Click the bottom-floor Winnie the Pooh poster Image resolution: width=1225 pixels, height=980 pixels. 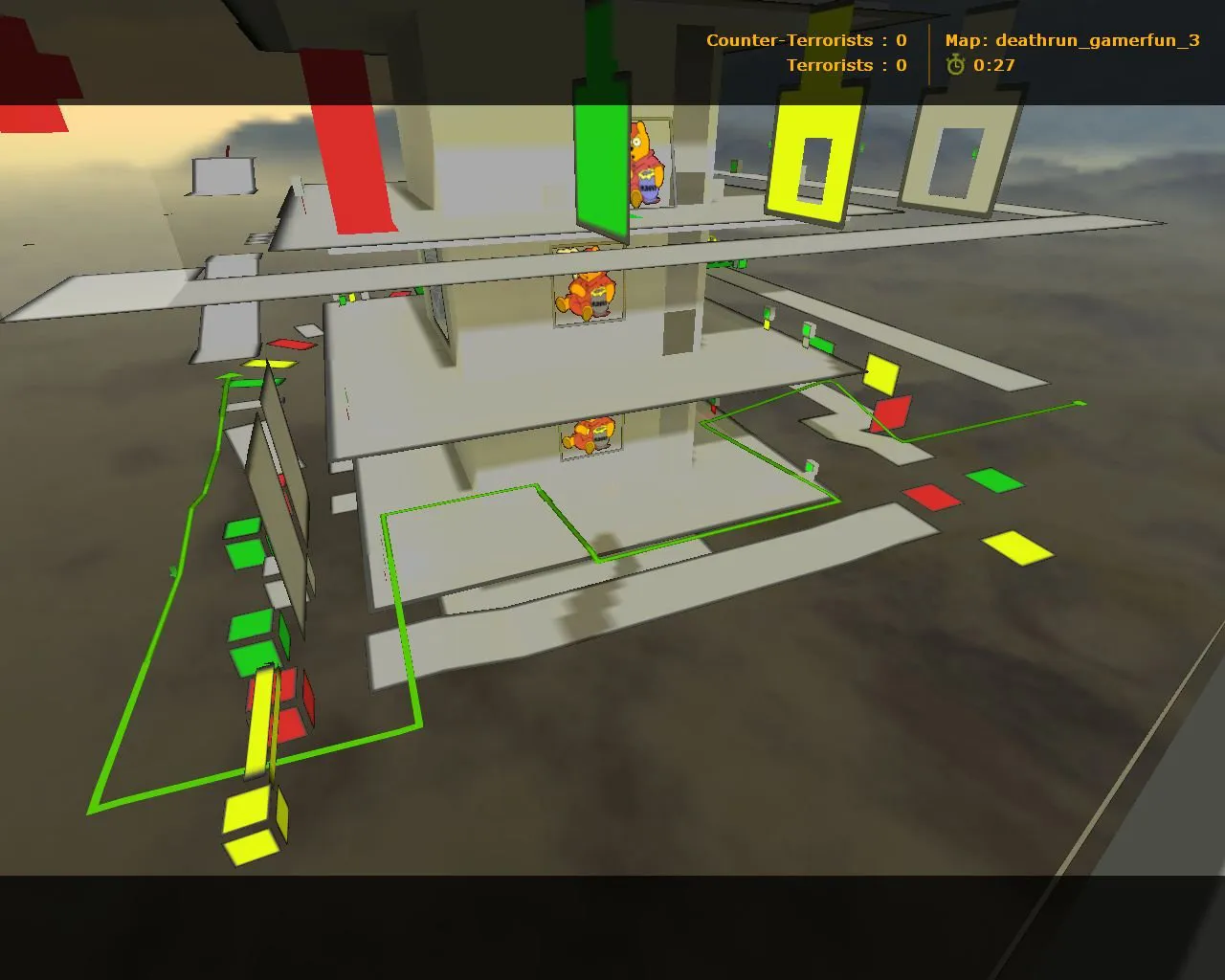(589, 435)
